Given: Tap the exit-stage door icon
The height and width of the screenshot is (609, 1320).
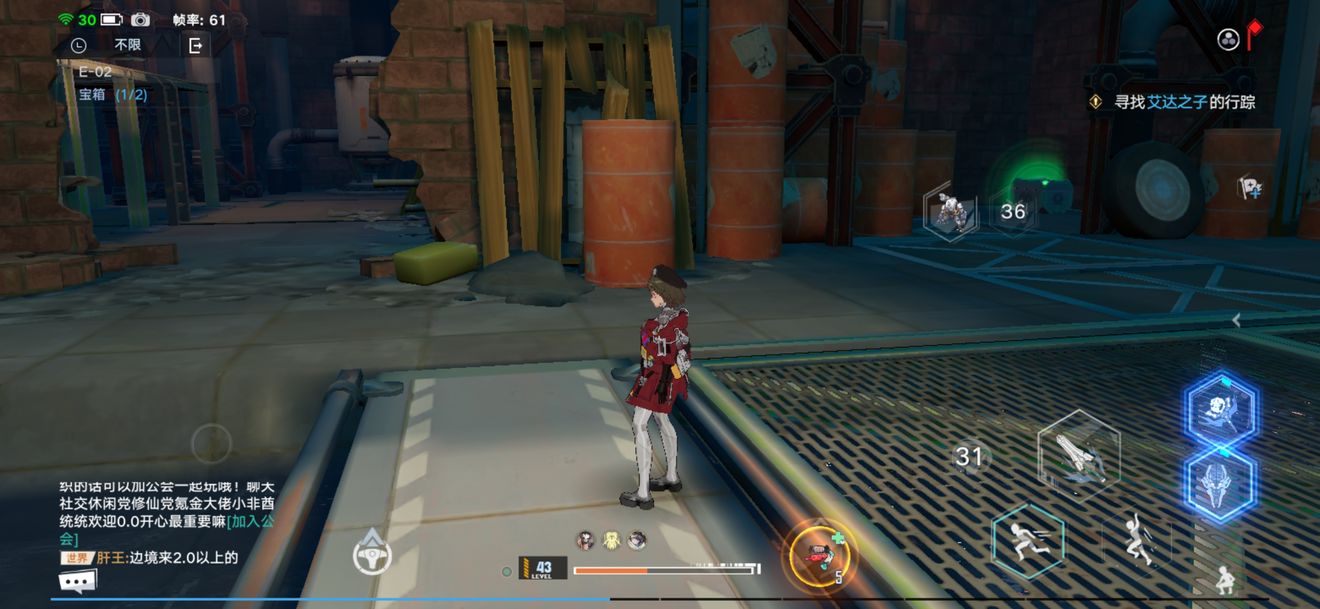Looking at the screenshot, I should [x=195, y=45].
